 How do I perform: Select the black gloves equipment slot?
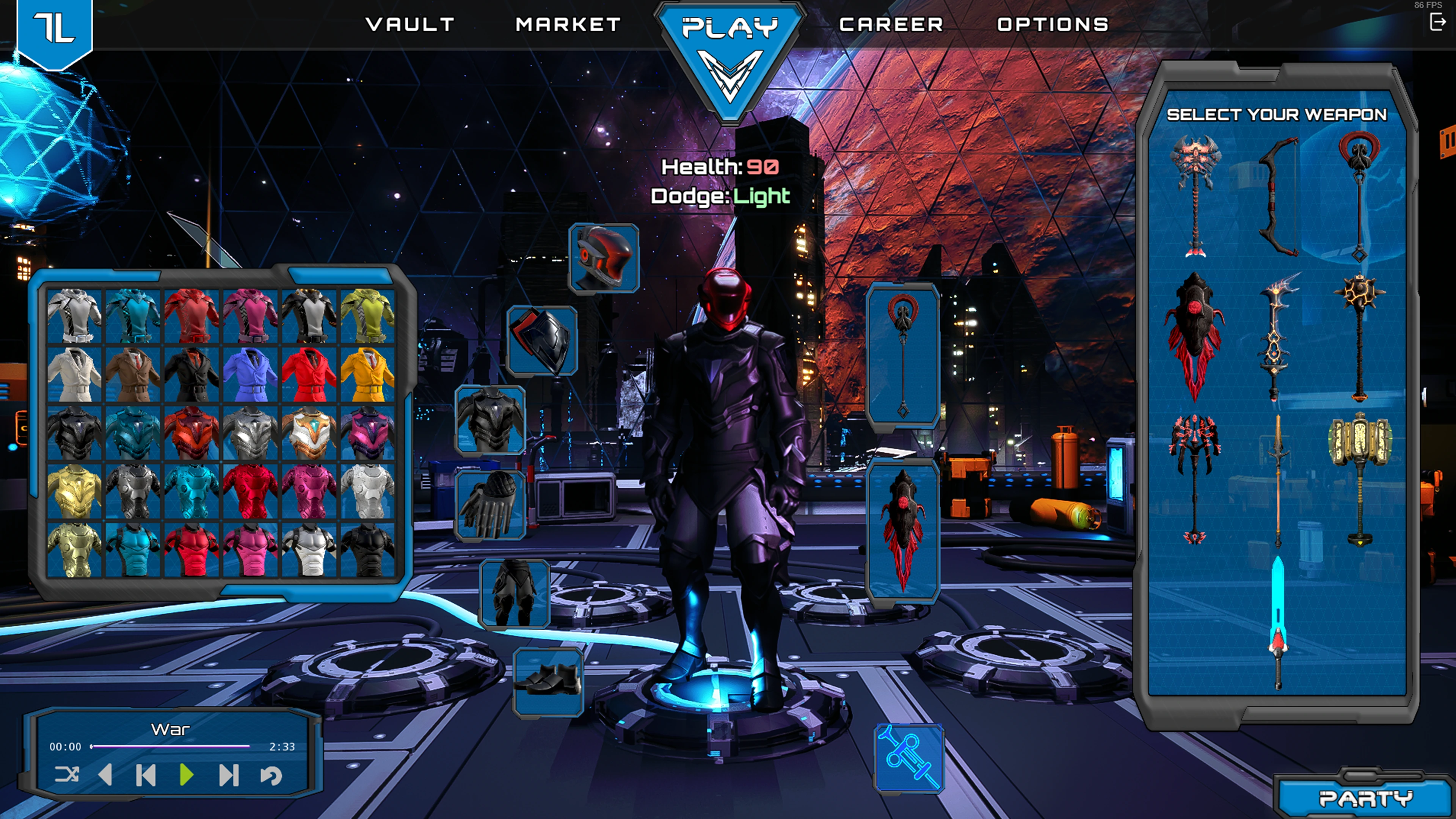pyautogui.click(x=490, y=505)
